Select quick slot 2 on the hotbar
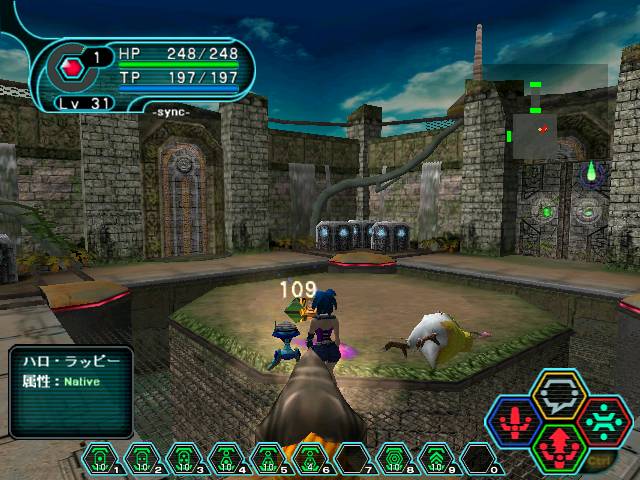The image size is (640, 480). (x=143, y=460)
